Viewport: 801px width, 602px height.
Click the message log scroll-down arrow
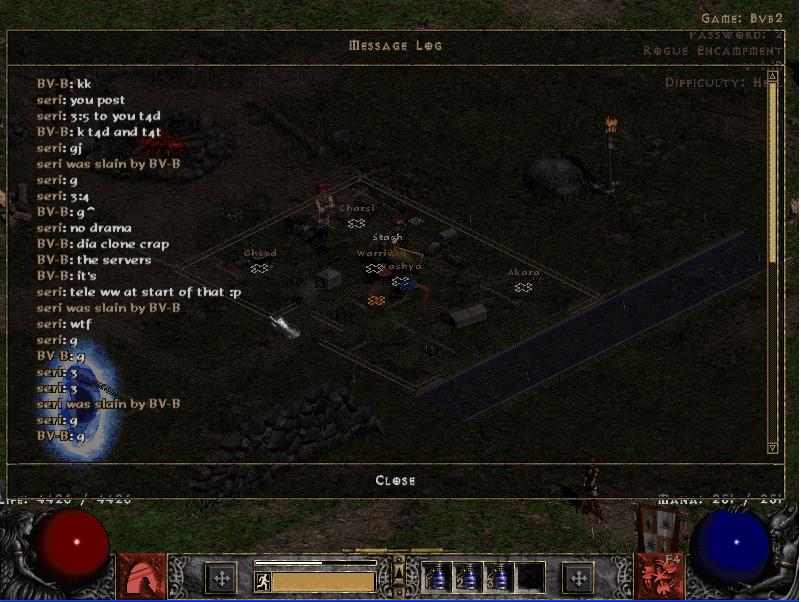pos(772,447)
